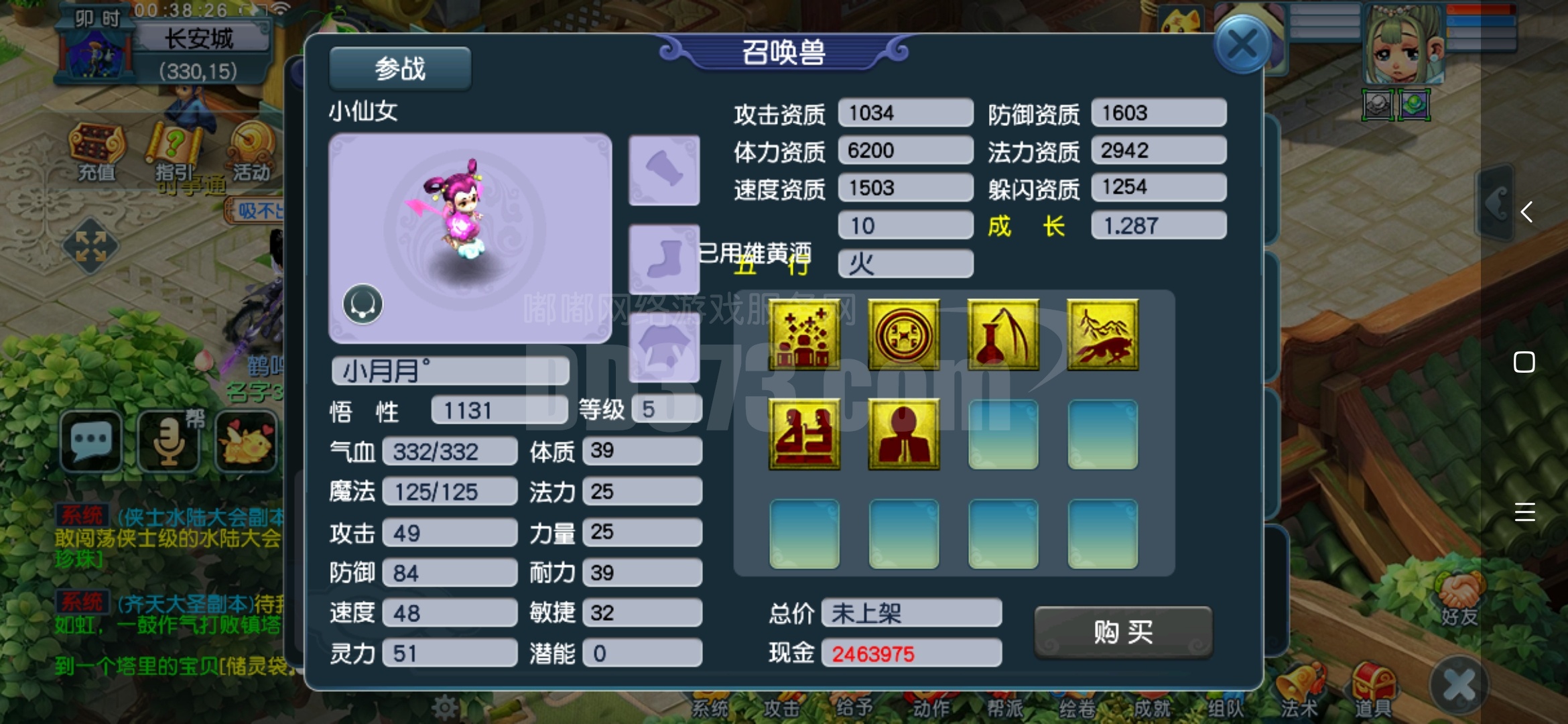Open the shield-patterned pet skill icon
1568x724 pixels.
[x=903, y=335]
